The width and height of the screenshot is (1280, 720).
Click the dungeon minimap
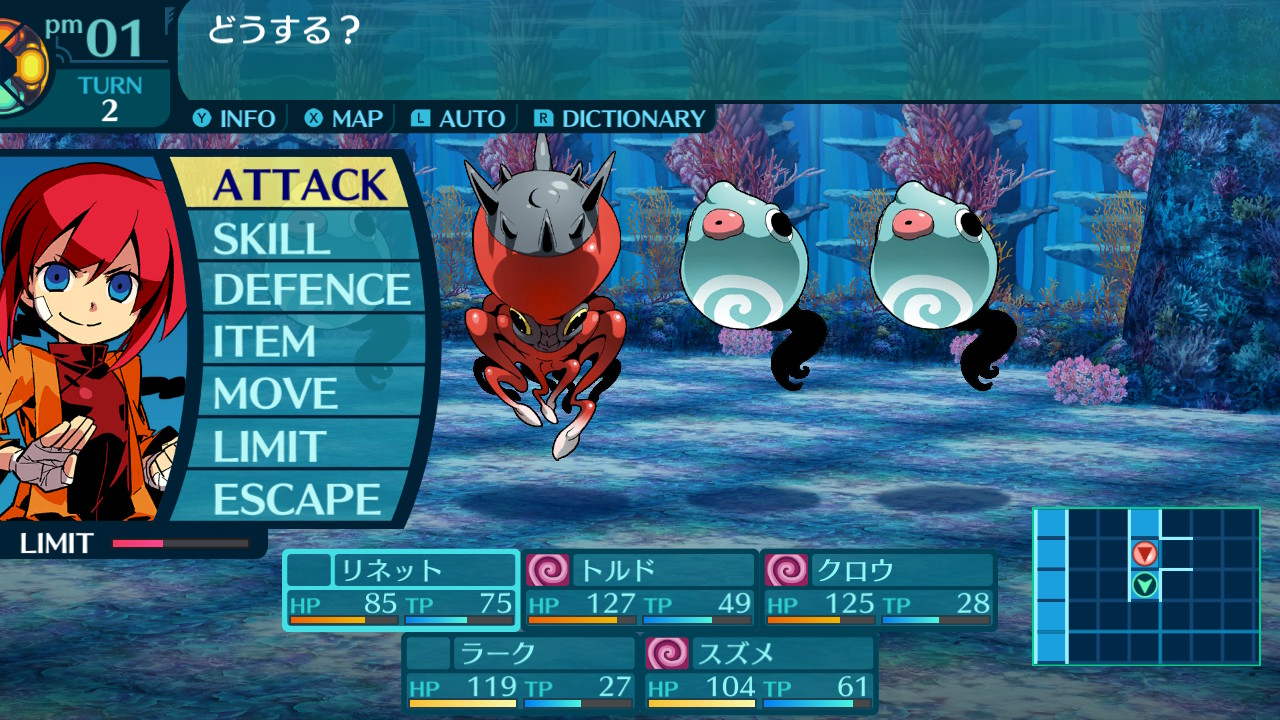pyautogui.click(x=1146, y=586)
